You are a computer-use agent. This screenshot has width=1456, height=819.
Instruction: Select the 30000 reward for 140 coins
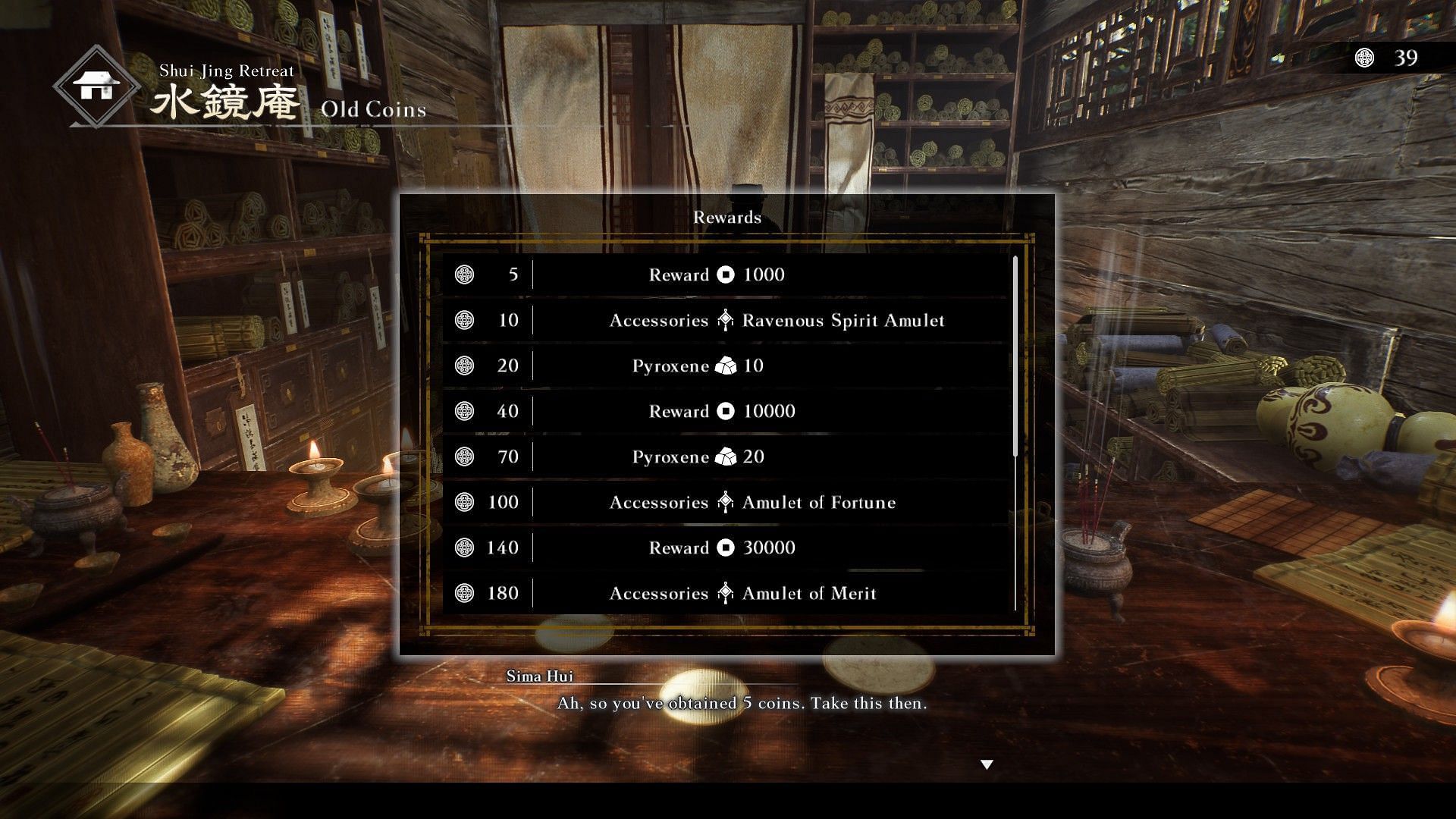(726, 548)
